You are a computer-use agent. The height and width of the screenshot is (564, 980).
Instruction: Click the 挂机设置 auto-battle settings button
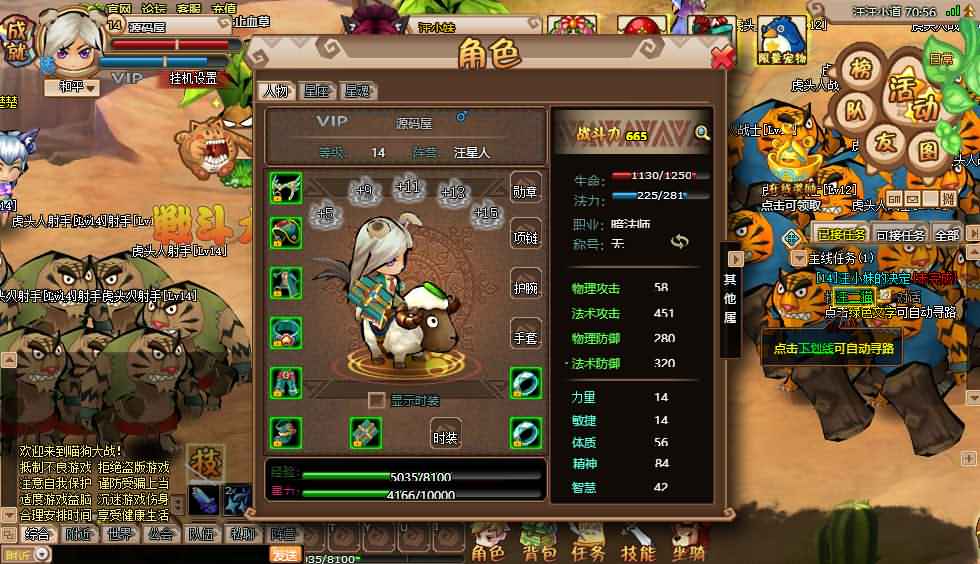click(x=193, y=78)
